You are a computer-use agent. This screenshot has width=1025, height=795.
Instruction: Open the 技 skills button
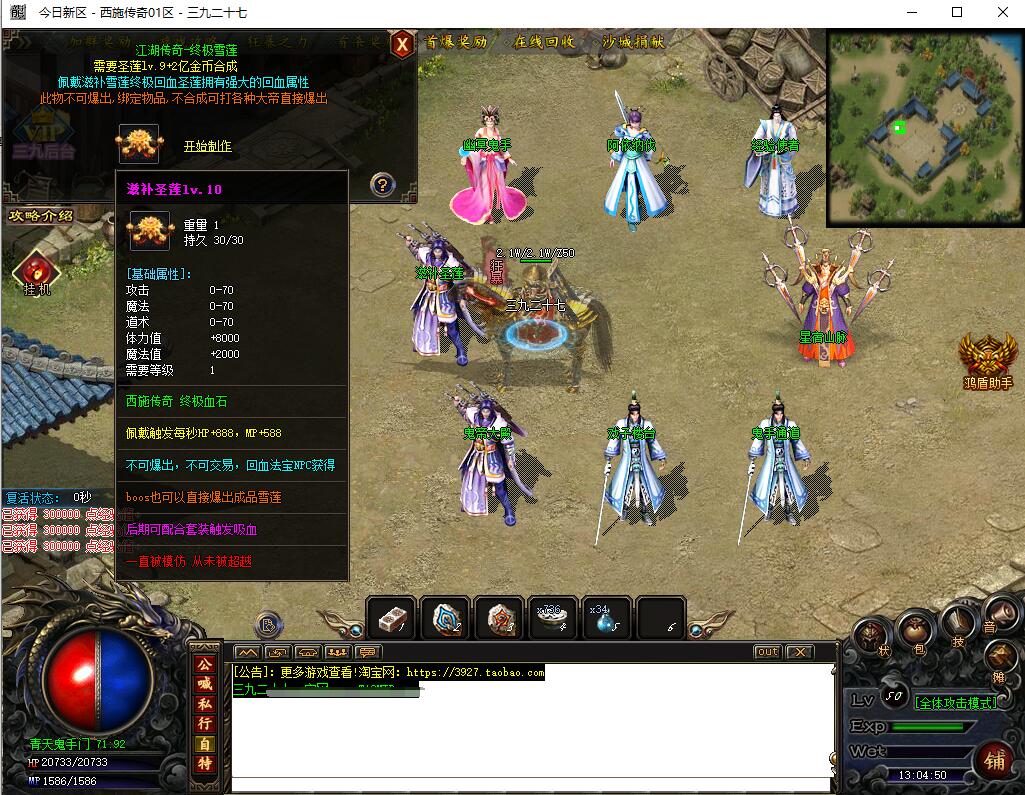[x=957, y=623]
